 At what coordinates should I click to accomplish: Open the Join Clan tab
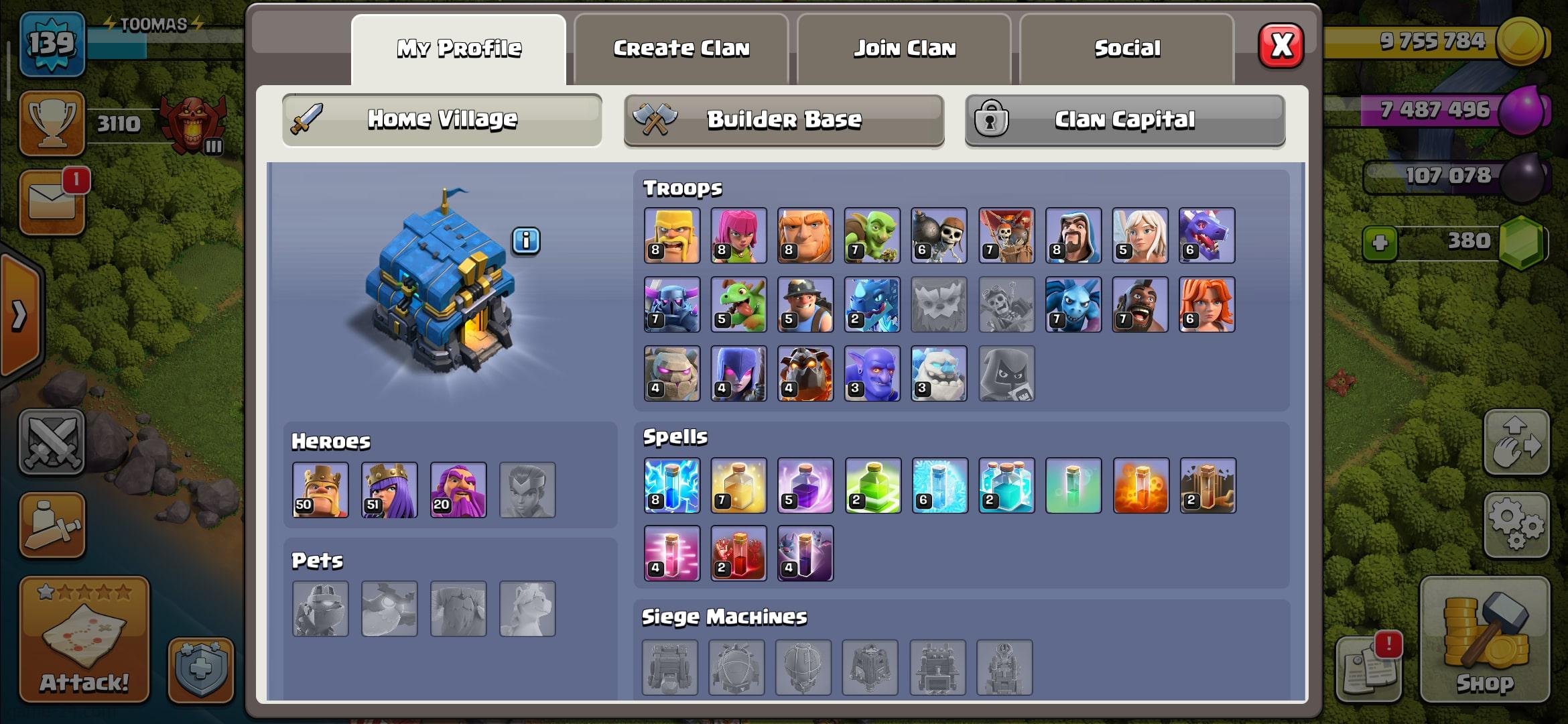(x=904, y=49)
